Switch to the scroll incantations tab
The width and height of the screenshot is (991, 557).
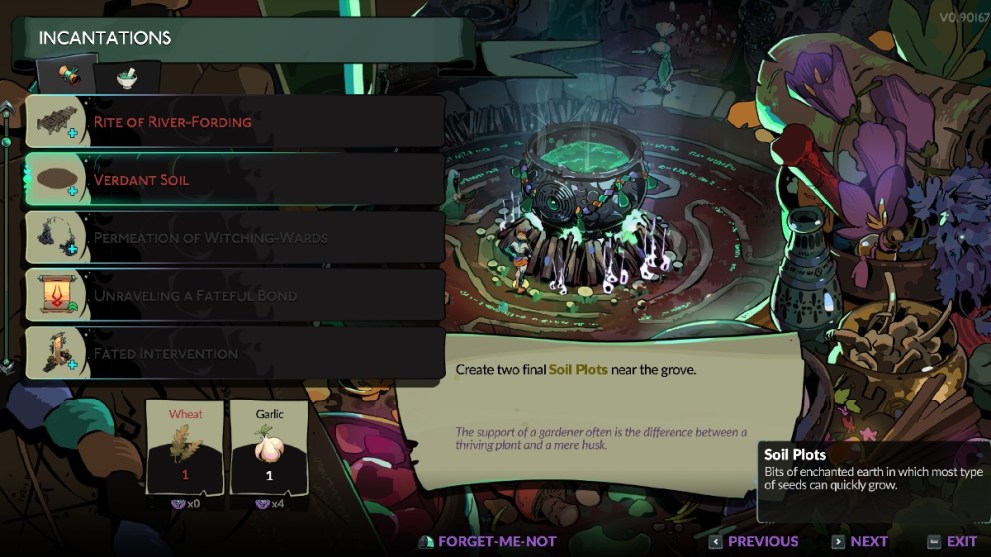pyautogui.click(x=67, y=76)
